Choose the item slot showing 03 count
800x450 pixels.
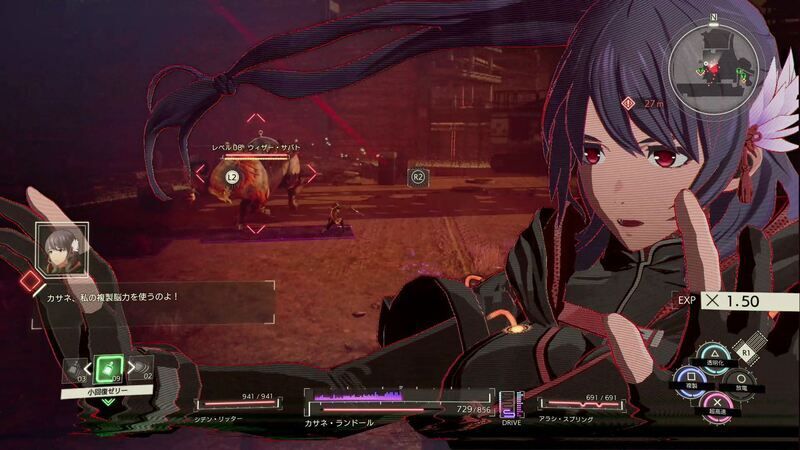pyautogui.click(x=74, y=370)
